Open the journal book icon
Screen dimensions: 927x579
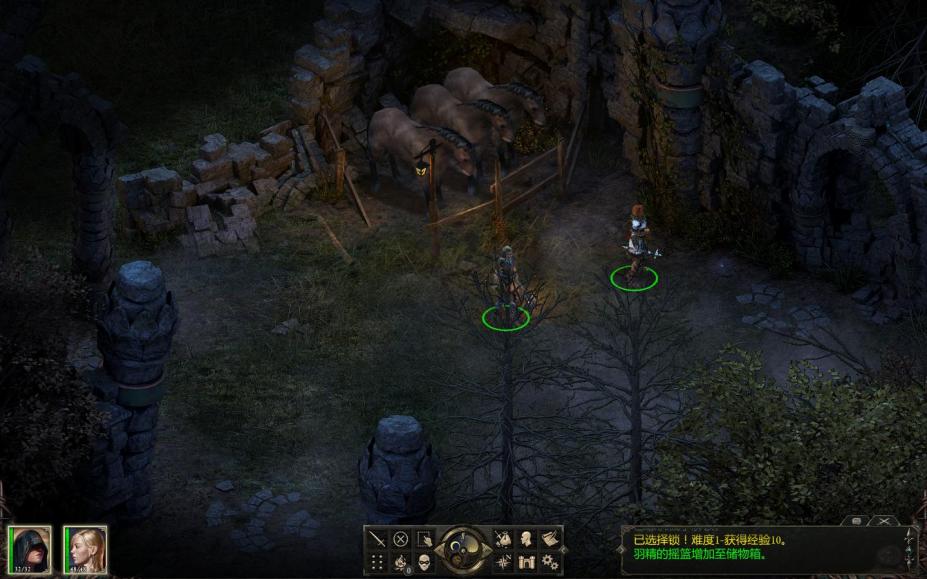tap(550, 538)
